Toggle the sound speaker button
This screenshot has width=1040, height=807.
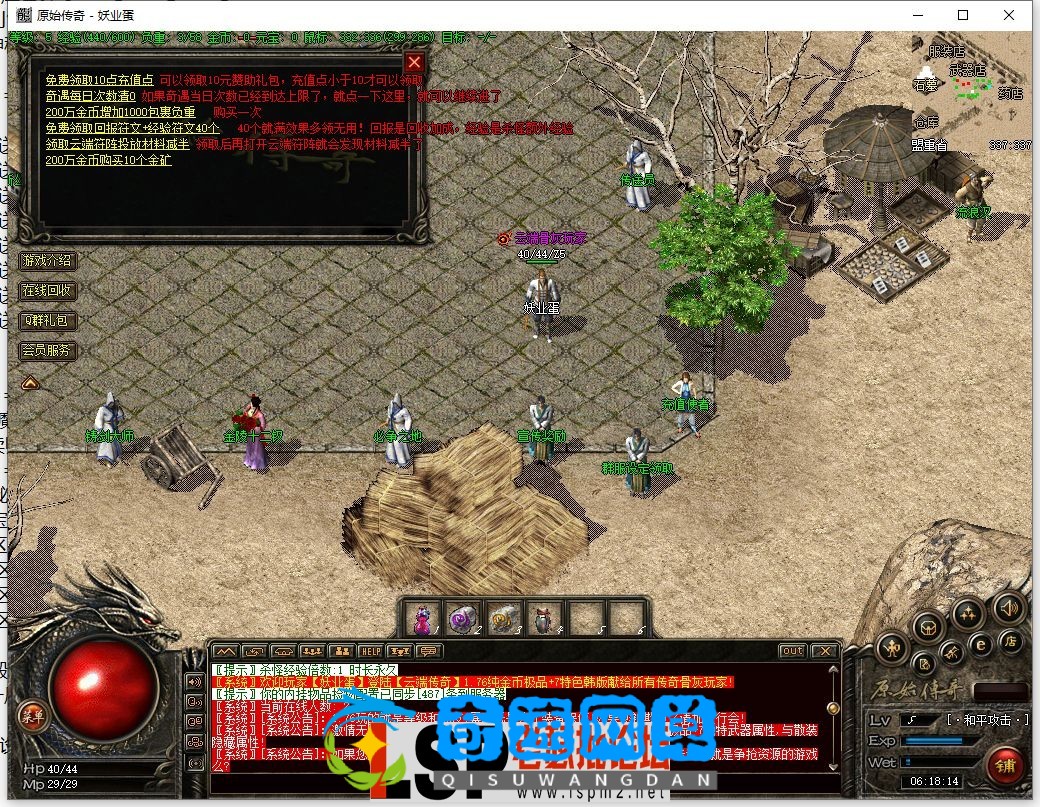pos(1008,608)
